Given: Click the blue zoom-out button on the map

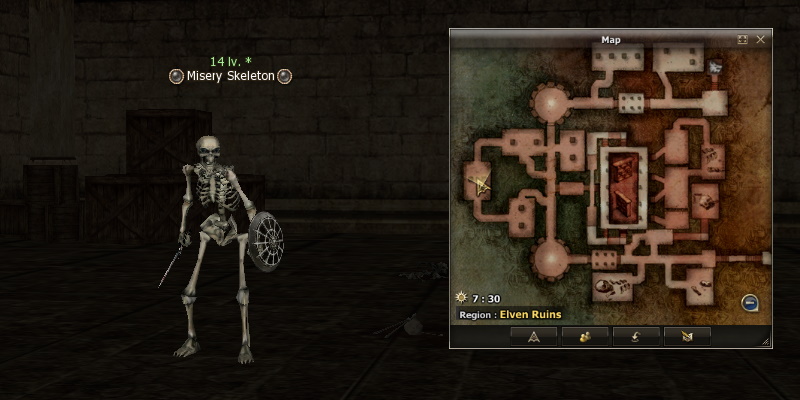Looking at the screenshot, I should (x=750, y=303).
